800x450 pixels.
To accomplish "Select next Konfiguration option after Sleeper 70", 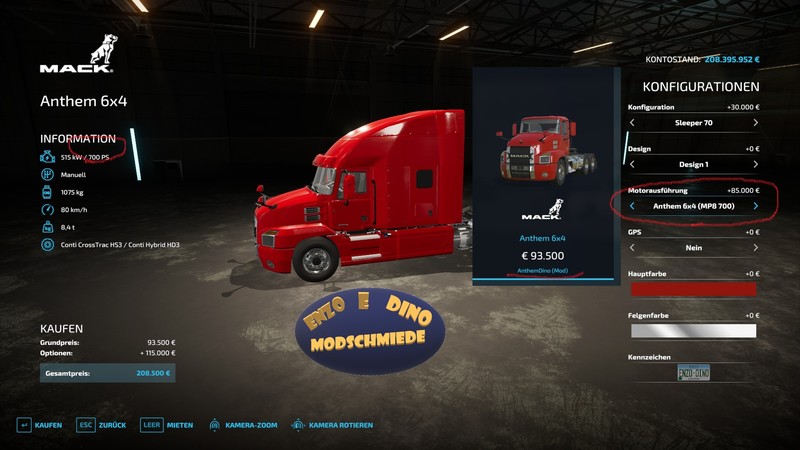I will tap(755, 123).
